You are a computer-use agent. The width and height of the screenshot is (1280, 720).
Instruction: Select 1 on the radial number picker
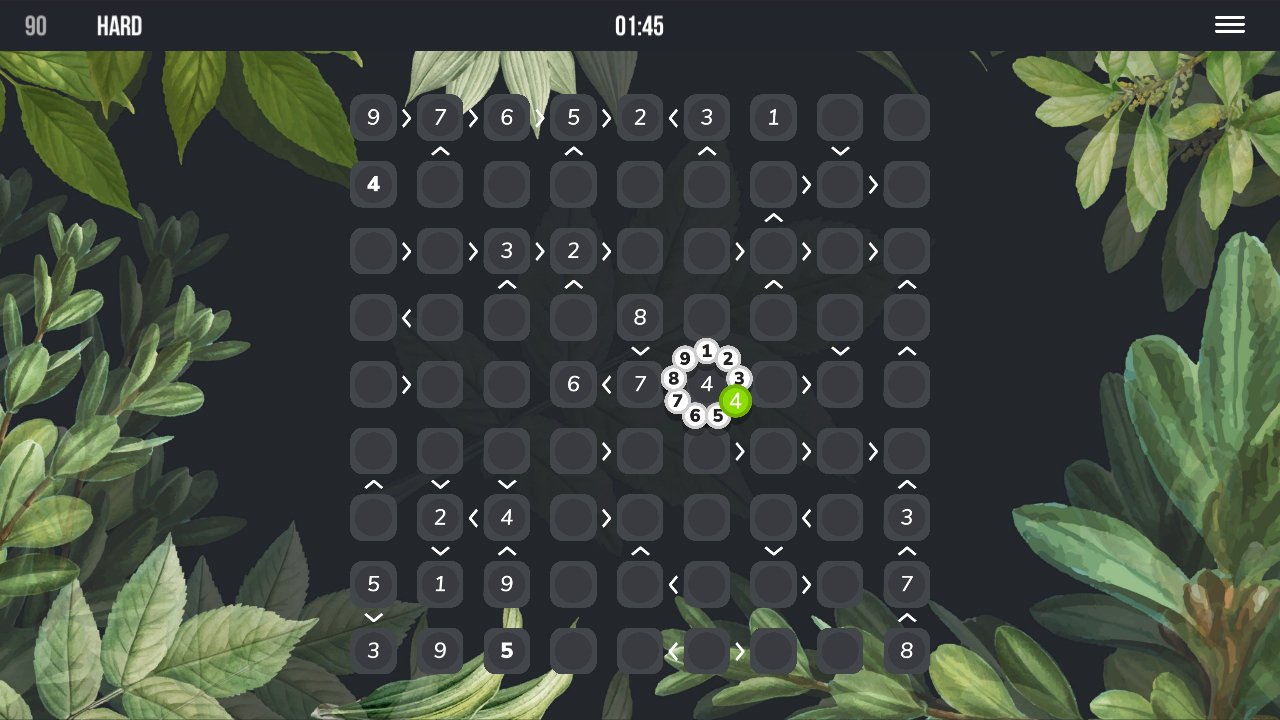(x=706, y=351)
